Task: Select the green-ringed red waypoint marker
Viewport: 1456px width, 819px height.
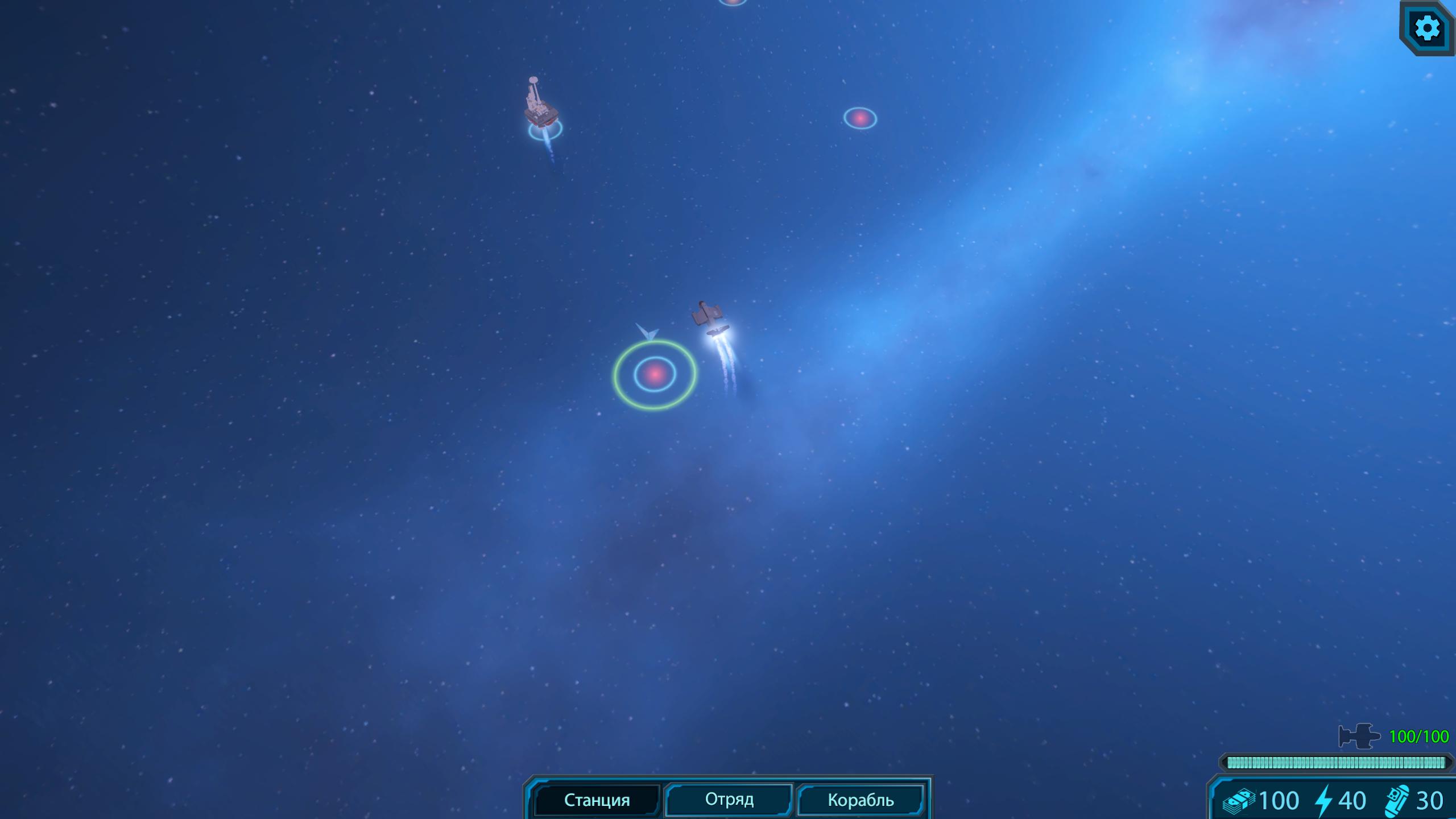Action: click(x=655, y=374)
